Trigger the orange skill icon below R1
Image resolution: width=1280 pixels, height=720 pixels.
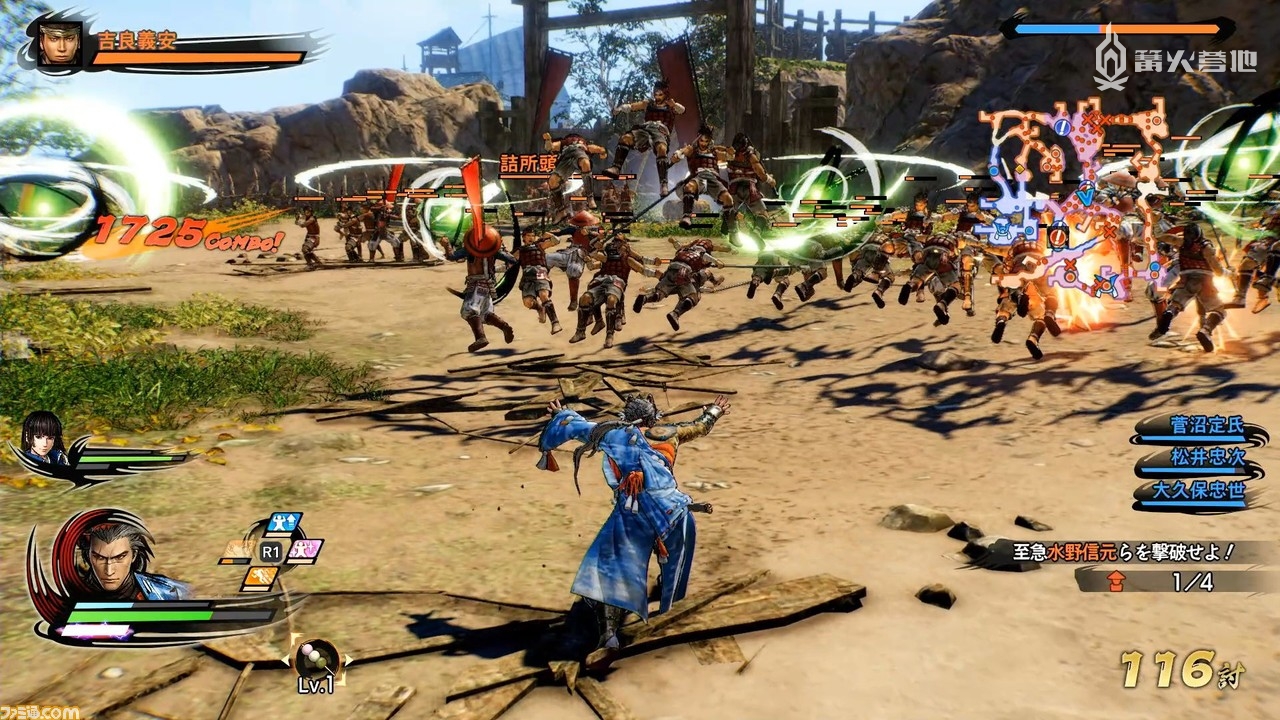259,578
